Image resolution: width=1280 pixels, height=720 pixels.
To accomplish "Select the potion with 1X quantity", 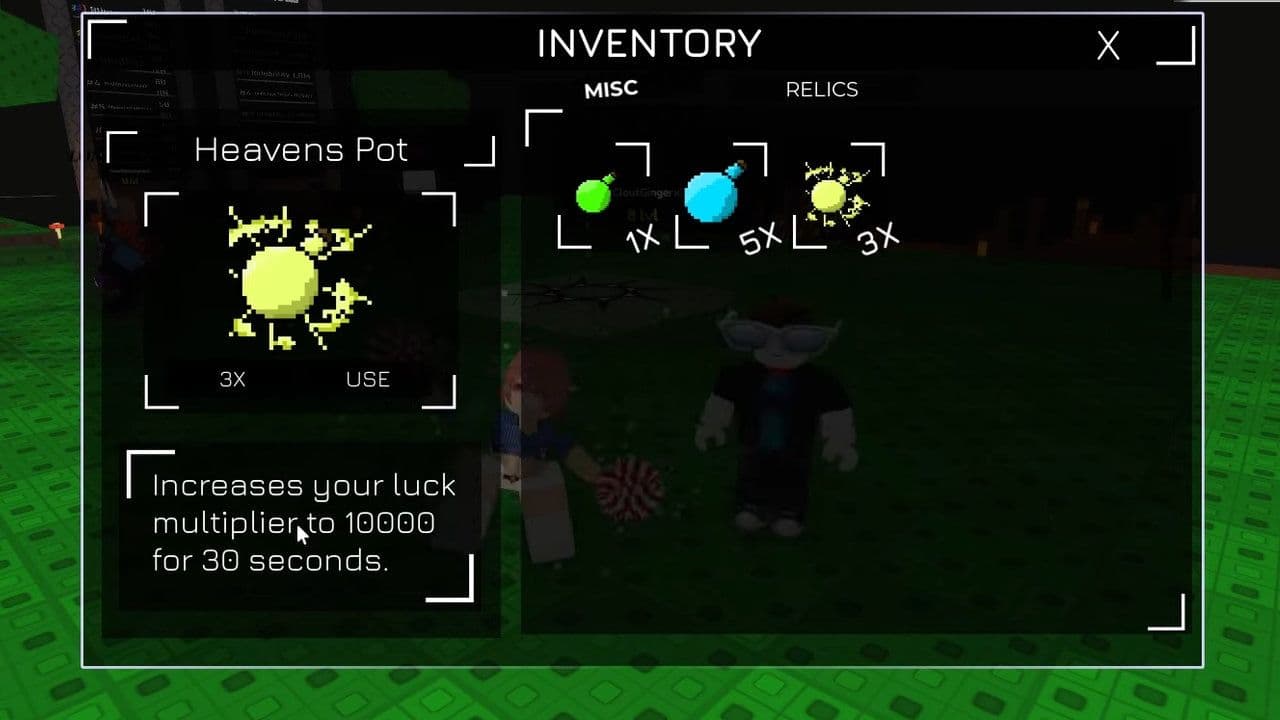I will (594, 195).
